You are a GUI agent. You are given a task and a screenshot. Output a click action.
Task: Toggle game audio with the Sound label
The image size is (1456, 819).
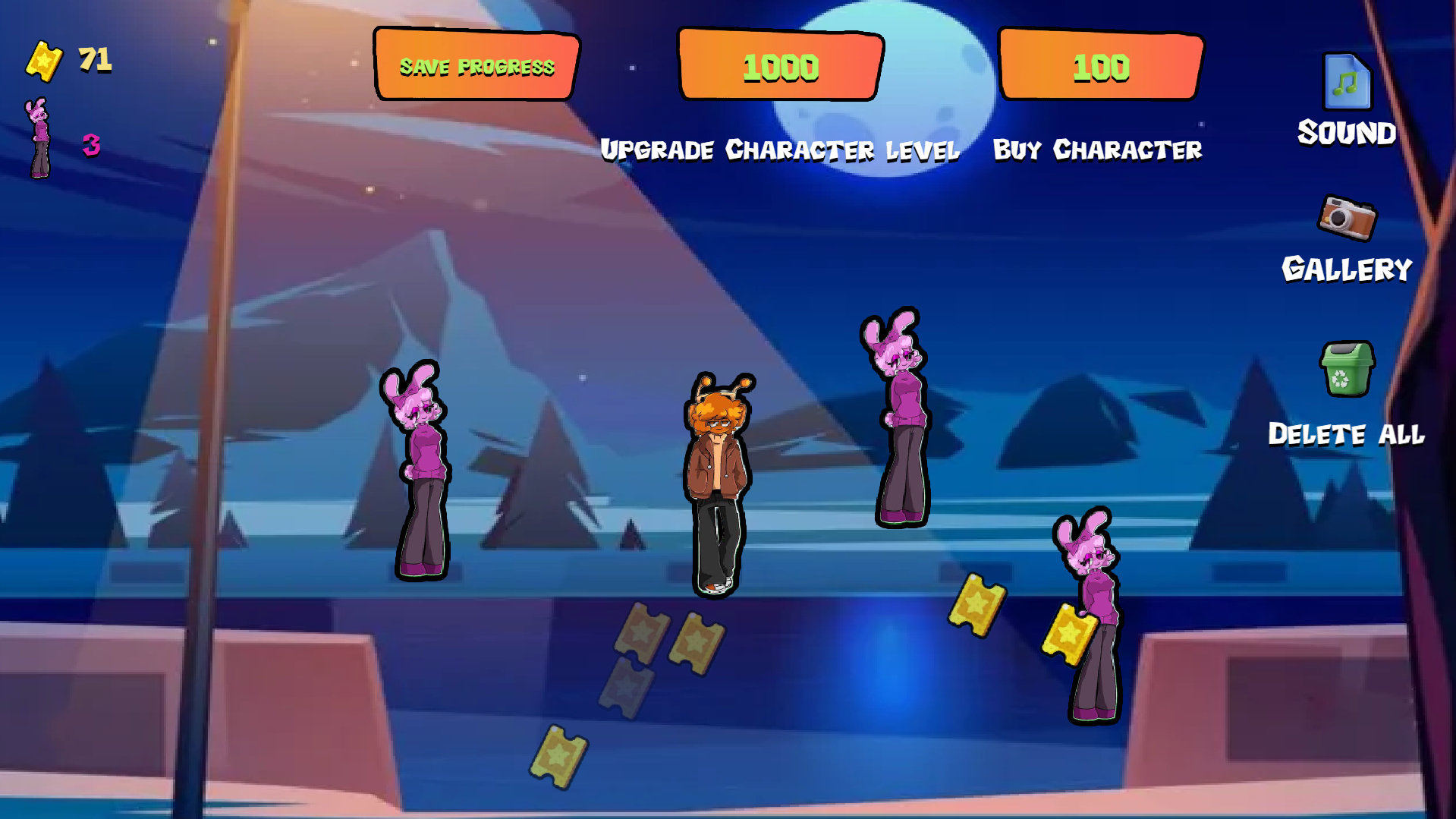[x=1345, y=134]
